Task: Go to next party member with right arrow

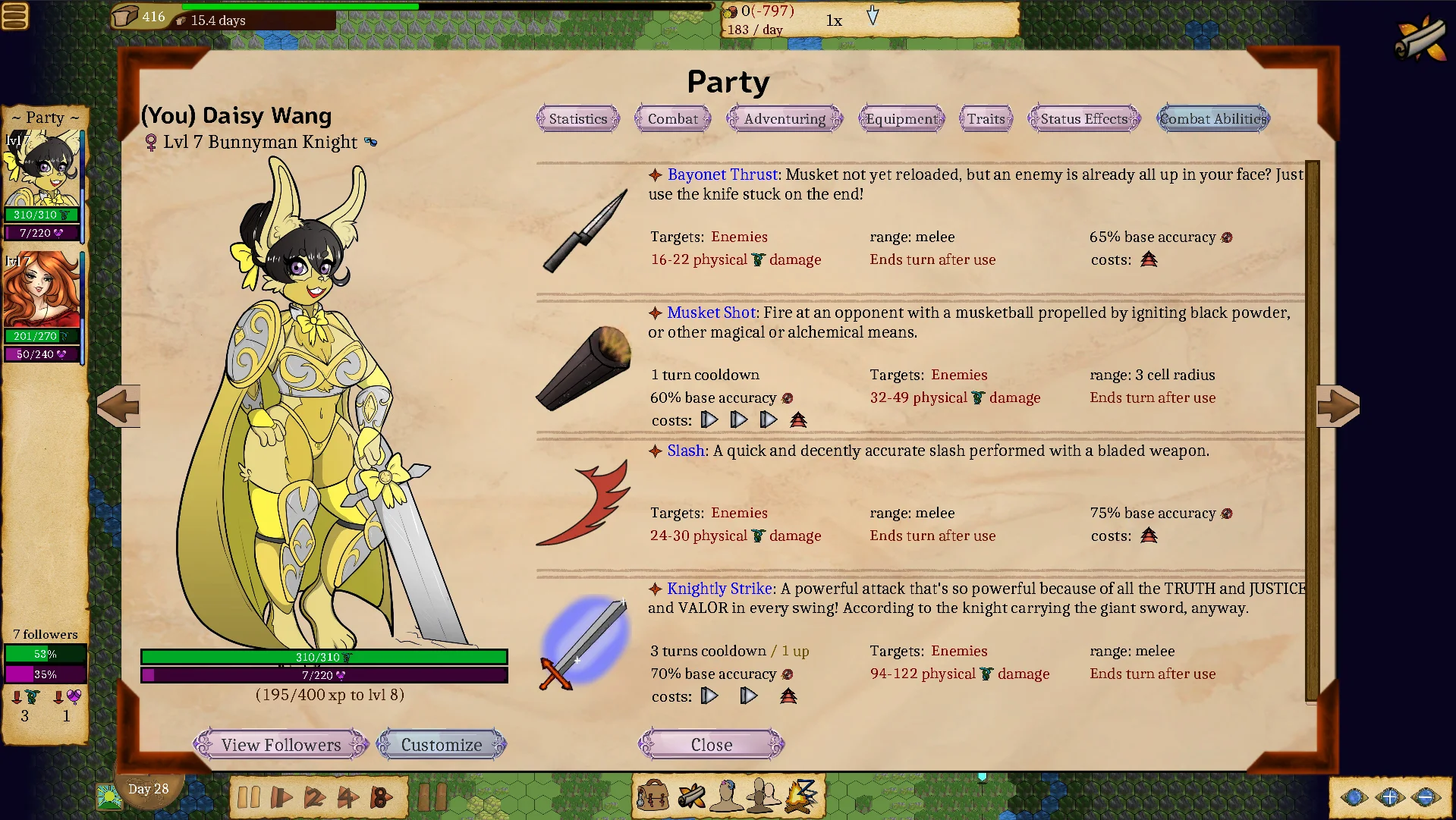Action: pyautogui.click(x=1337, y=406)
